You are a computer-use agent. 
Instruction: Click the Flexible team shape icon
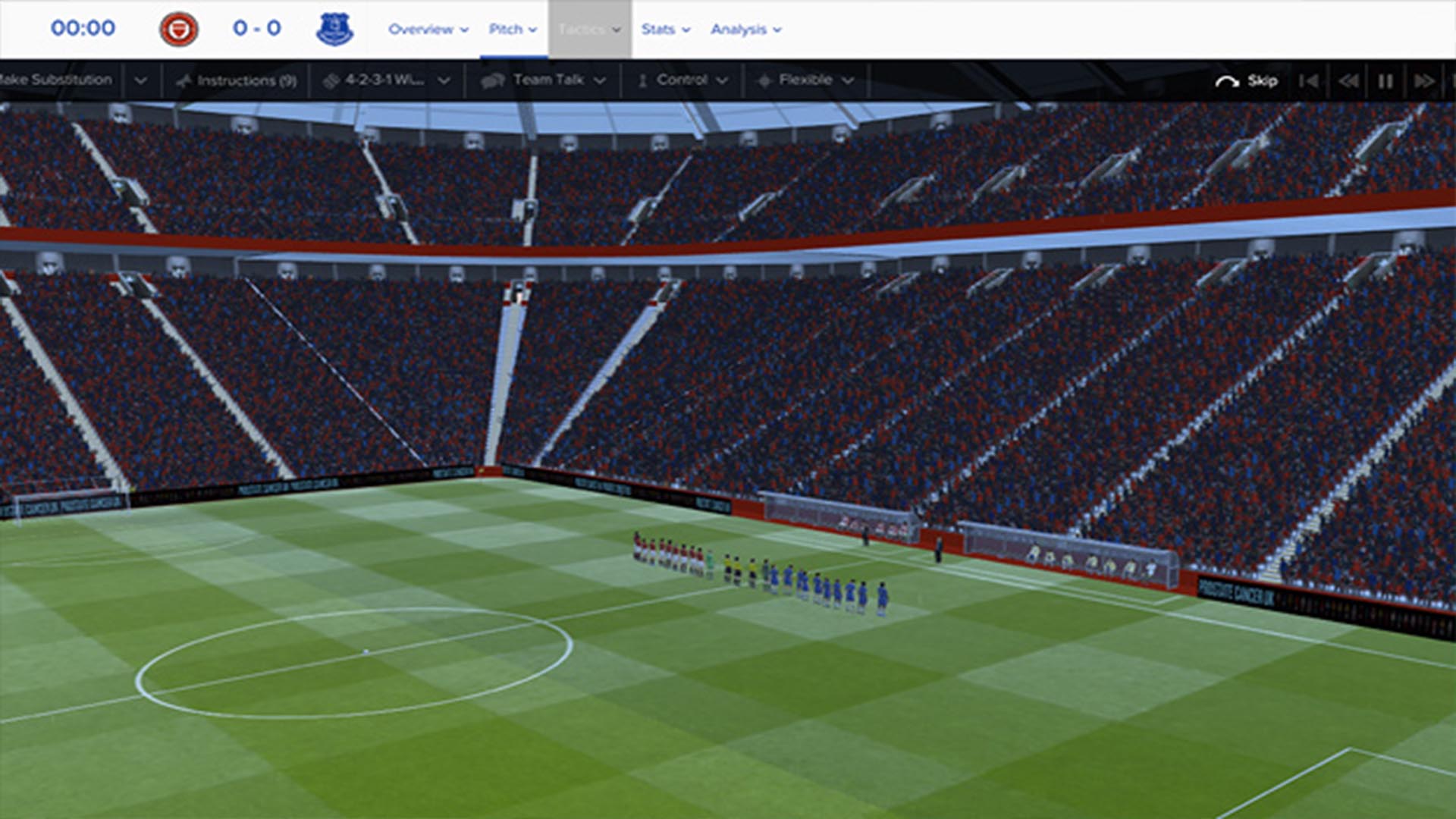764,80
